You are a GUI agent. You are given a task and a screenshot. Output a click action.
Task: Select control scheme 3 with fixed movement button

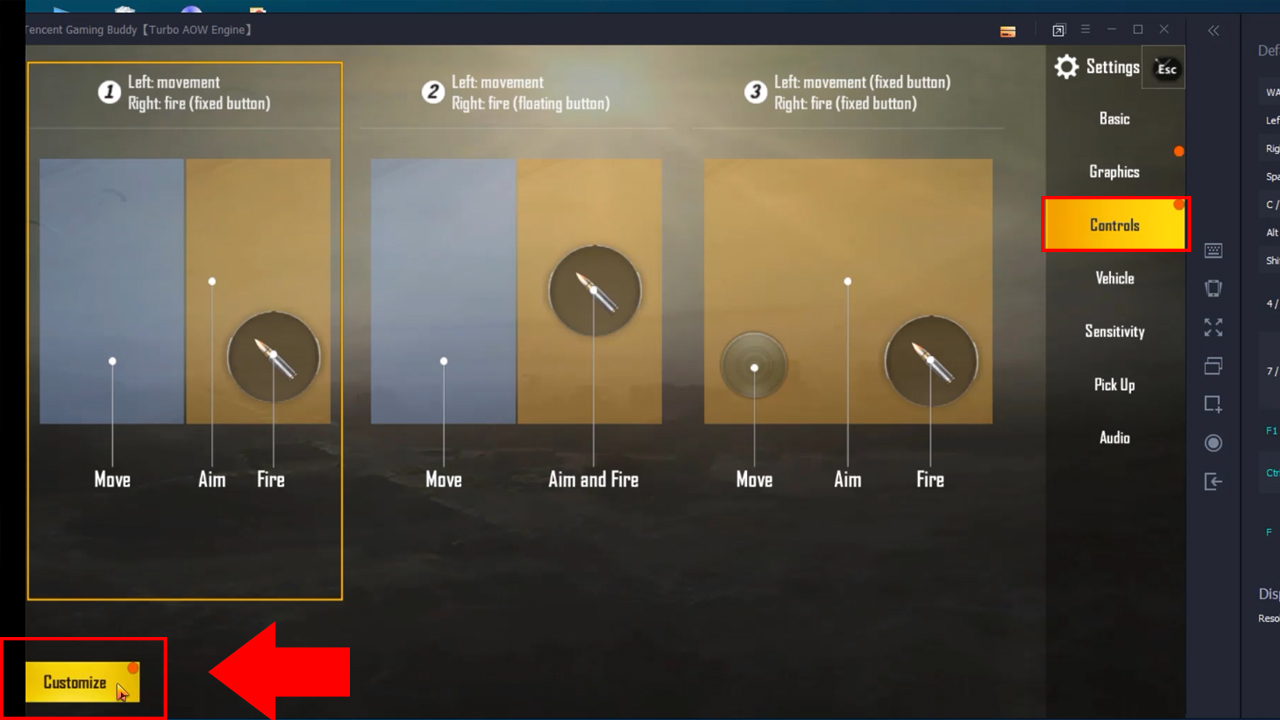point(847,330)
